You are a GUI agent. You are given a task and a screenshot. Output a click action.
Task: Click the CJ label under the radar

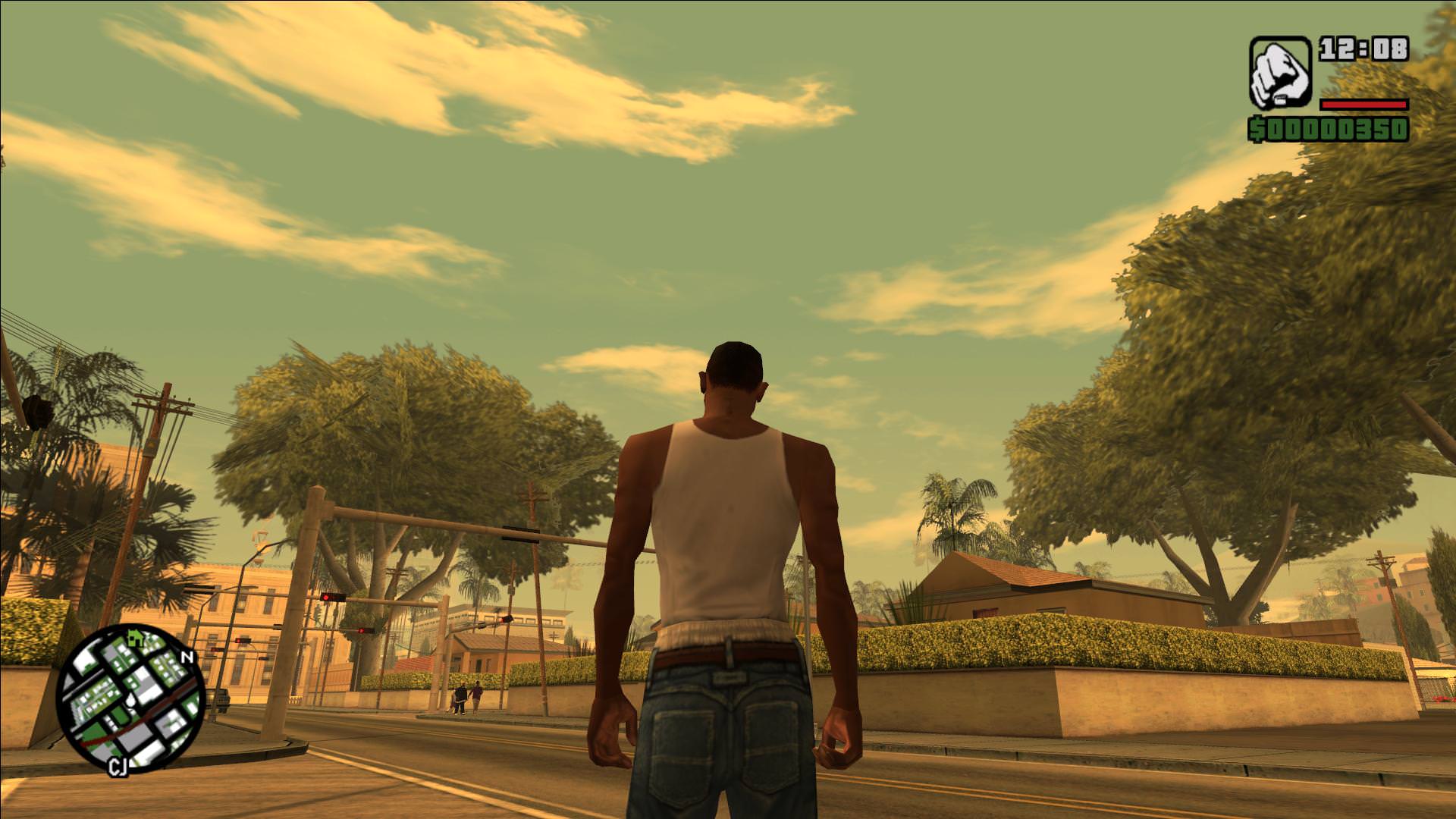click(x=119, y=767)
